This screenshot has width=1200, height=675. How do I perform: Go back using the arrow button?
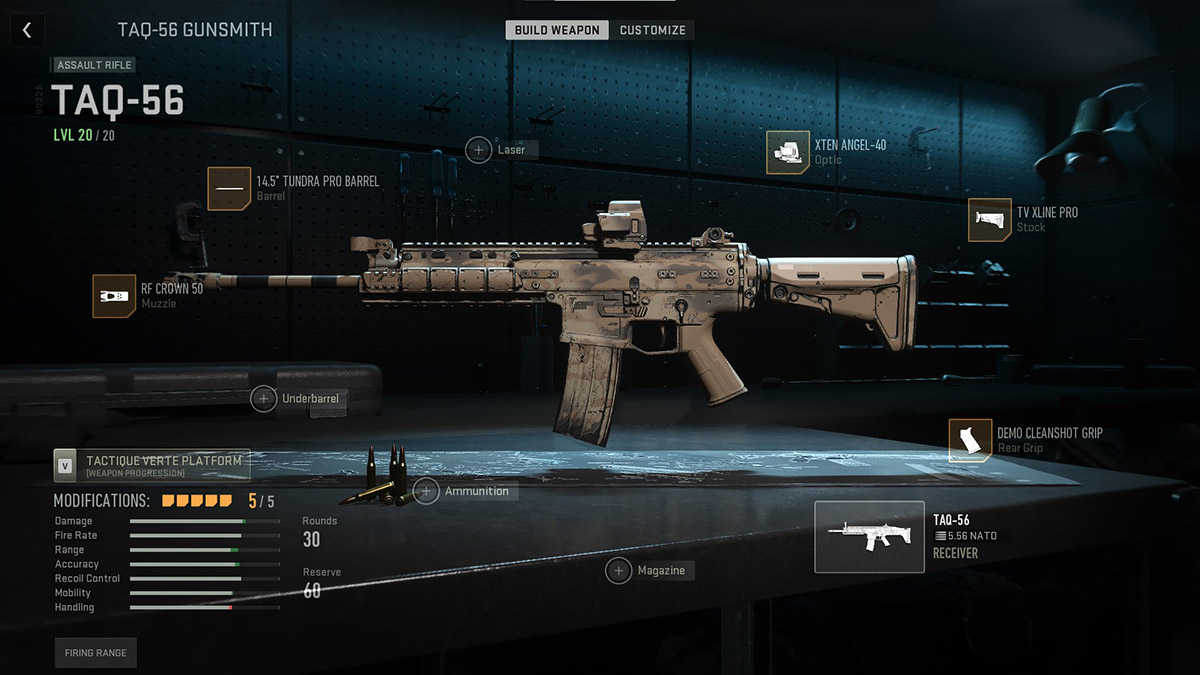(27, 30)
